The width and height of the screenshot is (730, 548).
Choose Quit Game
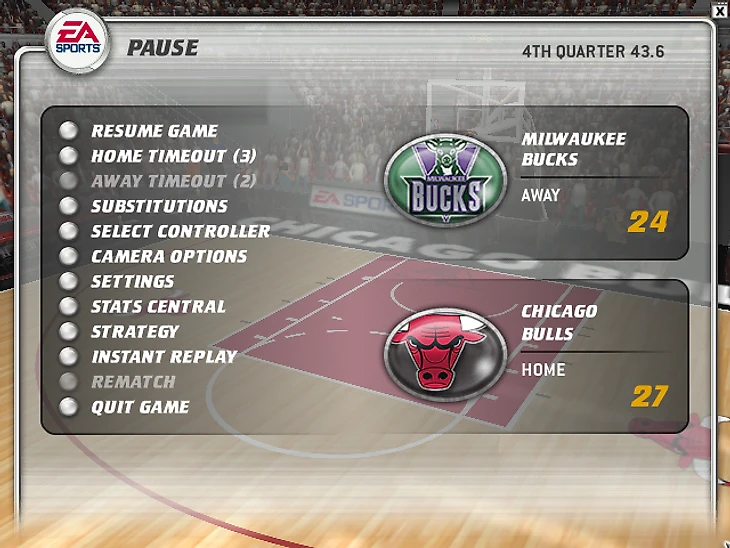pyautogui.click(x=140, y=407)
